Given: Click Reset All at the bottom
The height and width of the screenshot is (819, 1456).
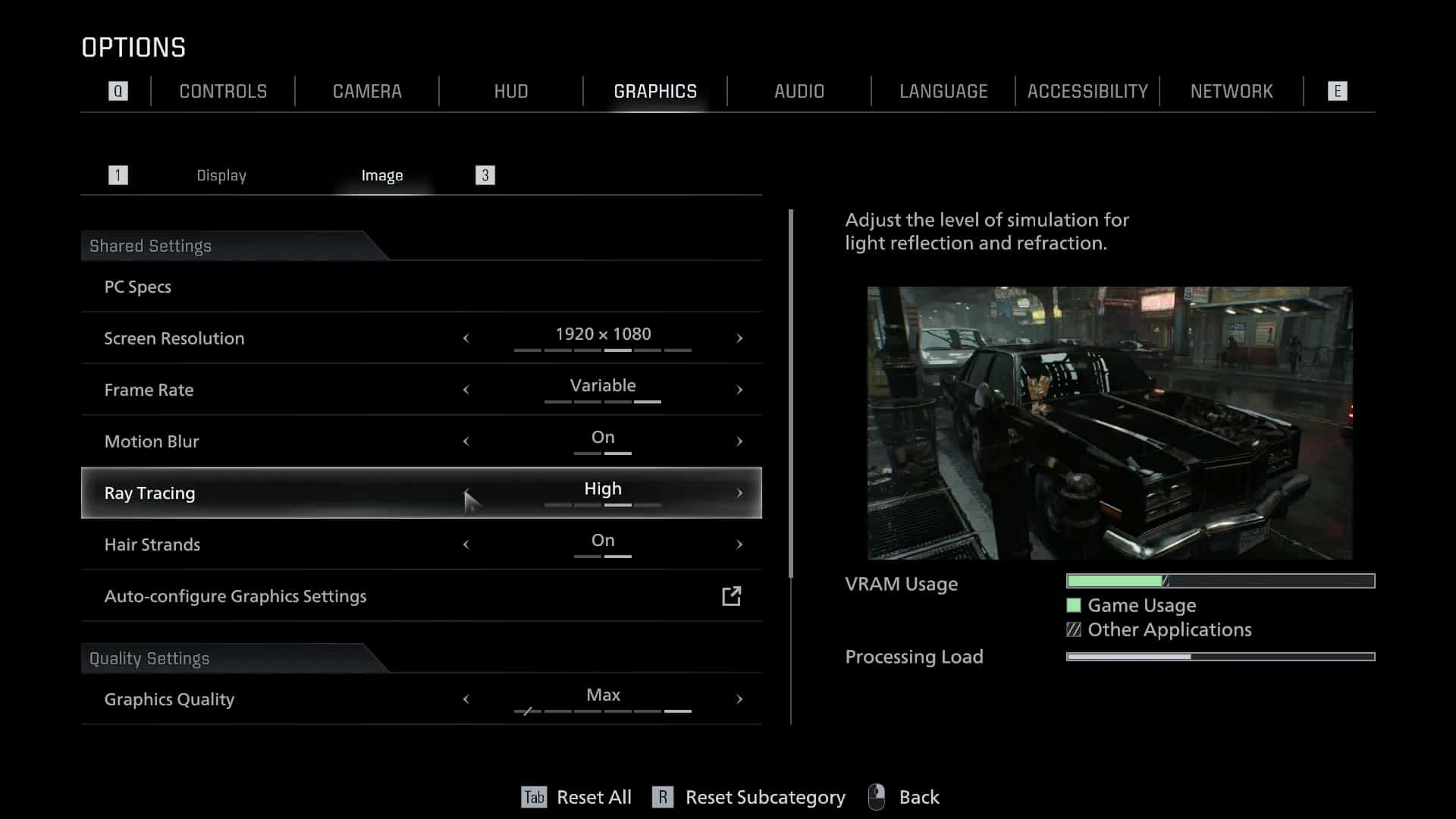Looking at the screenshot, I should click(x=593, y=797).
